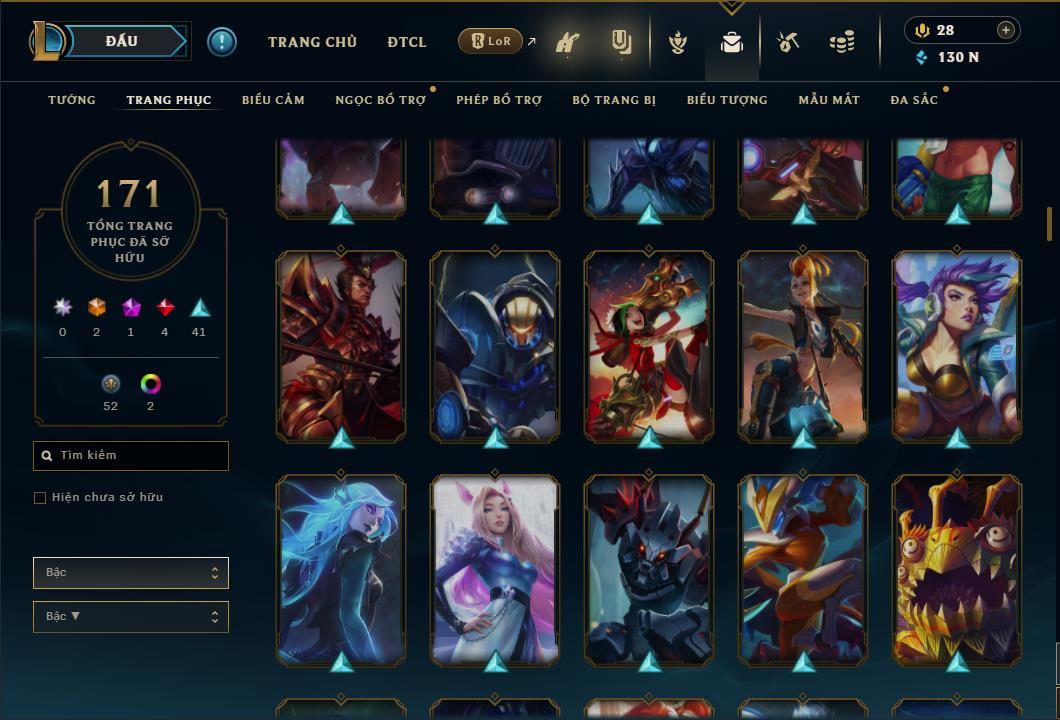This screenshot has height=720, width=1060.
Task: Start a match with the ĐẤU button
Action: coord(122,41)
